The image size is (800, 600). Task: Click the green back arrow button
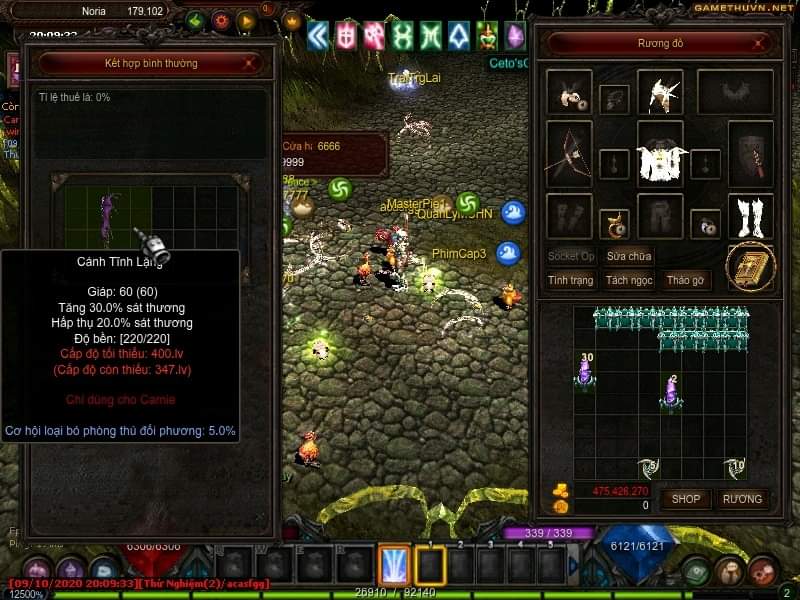point(195,20)
